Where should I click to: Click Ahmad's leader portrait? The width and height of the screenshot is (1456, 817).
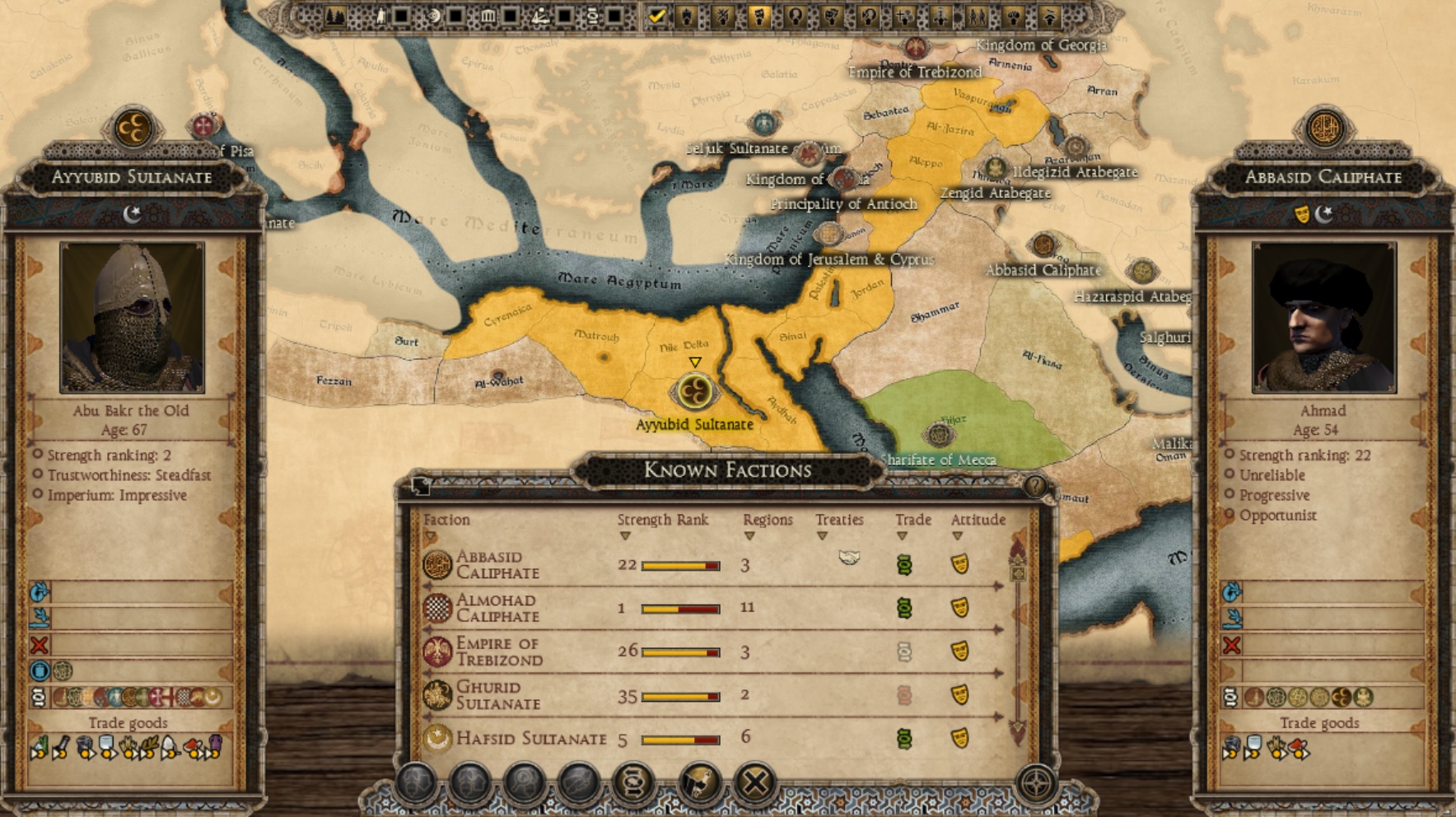coord(1323,317)
